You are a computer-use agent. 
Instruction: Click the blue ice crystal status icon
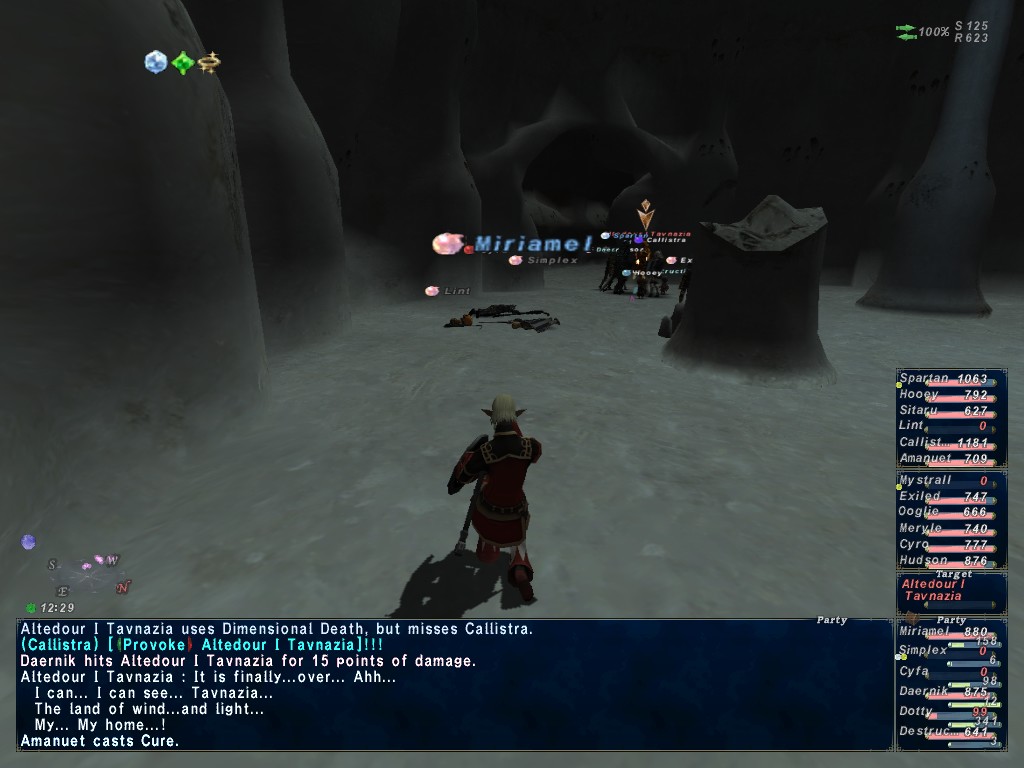click(155, 62)
